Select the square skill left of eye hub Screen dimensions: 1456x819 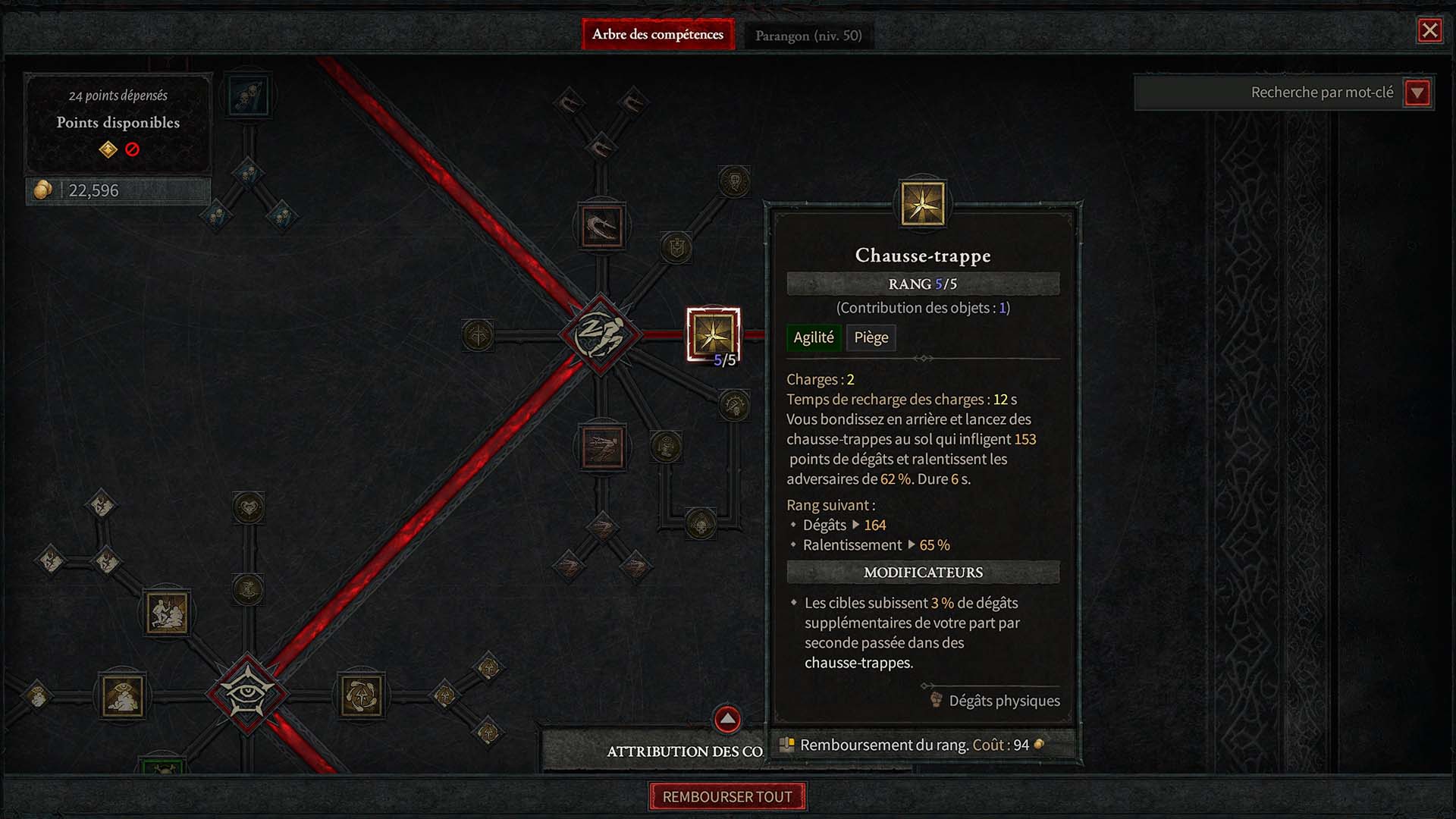pyautogui.click(x=123, y=695)
